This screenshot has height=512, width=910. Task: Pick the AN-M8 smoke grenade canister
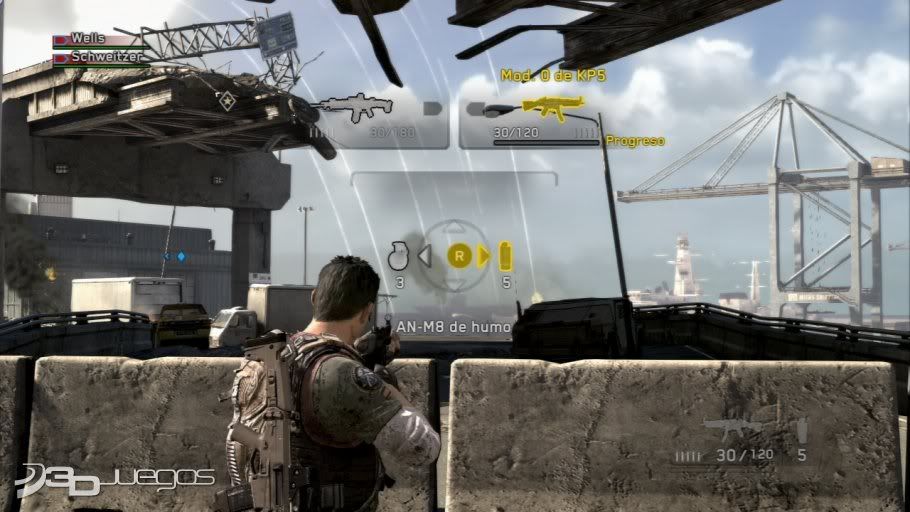506,254
